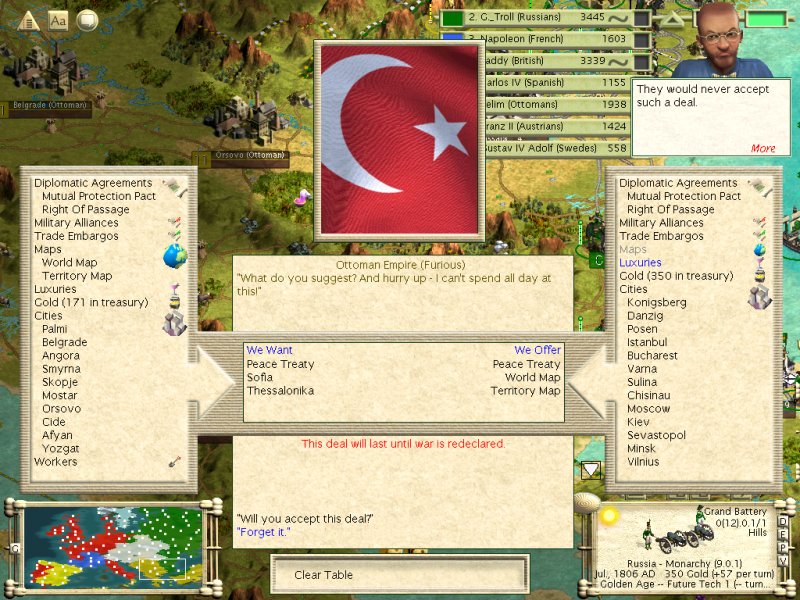This screenshot has height=600, width=800.
Task: Select our Right Of Passage option
Action: tap(671, 209)
